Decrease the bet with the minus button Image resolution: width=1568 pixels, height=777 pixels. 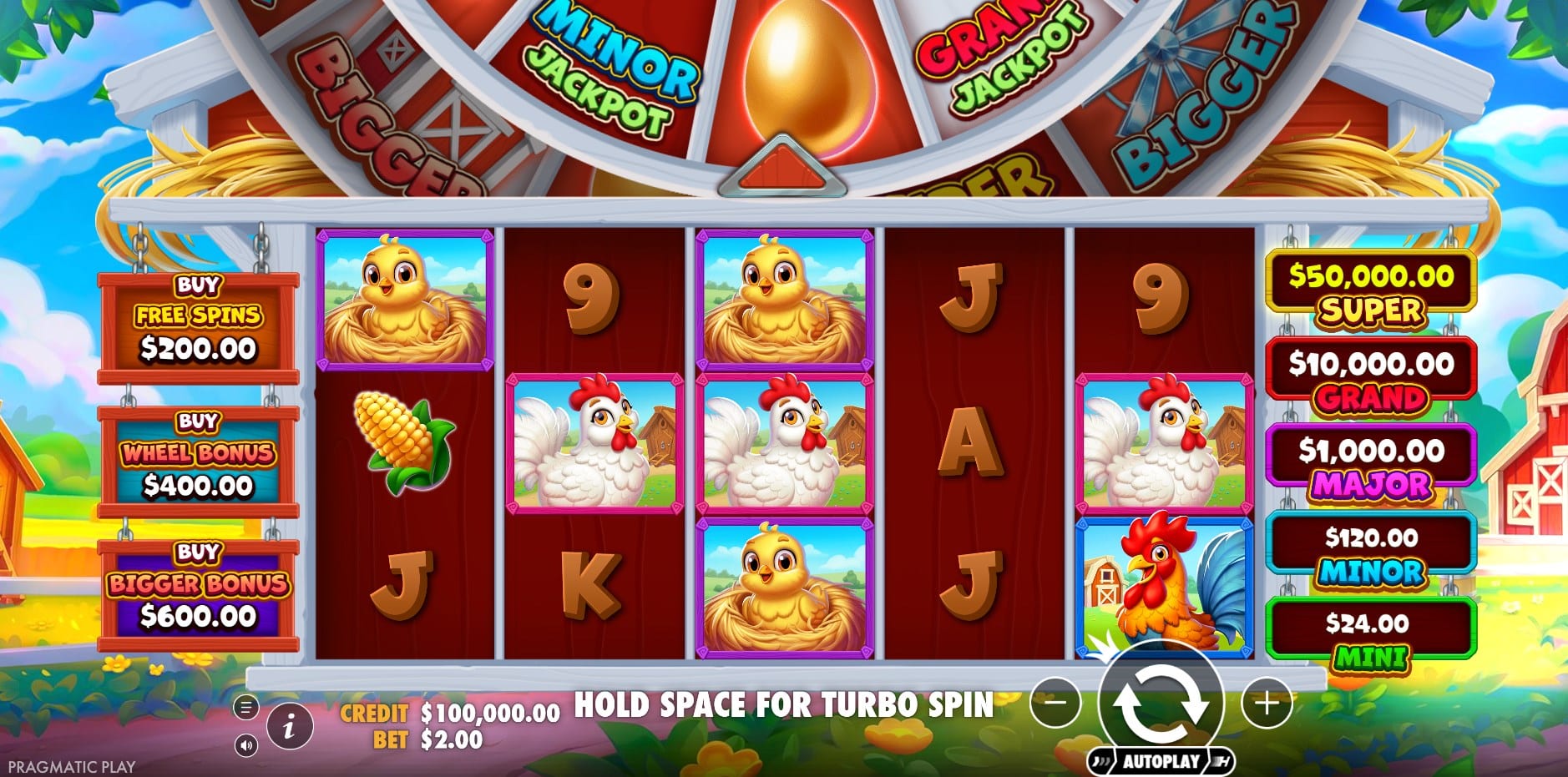point(1055,703)
